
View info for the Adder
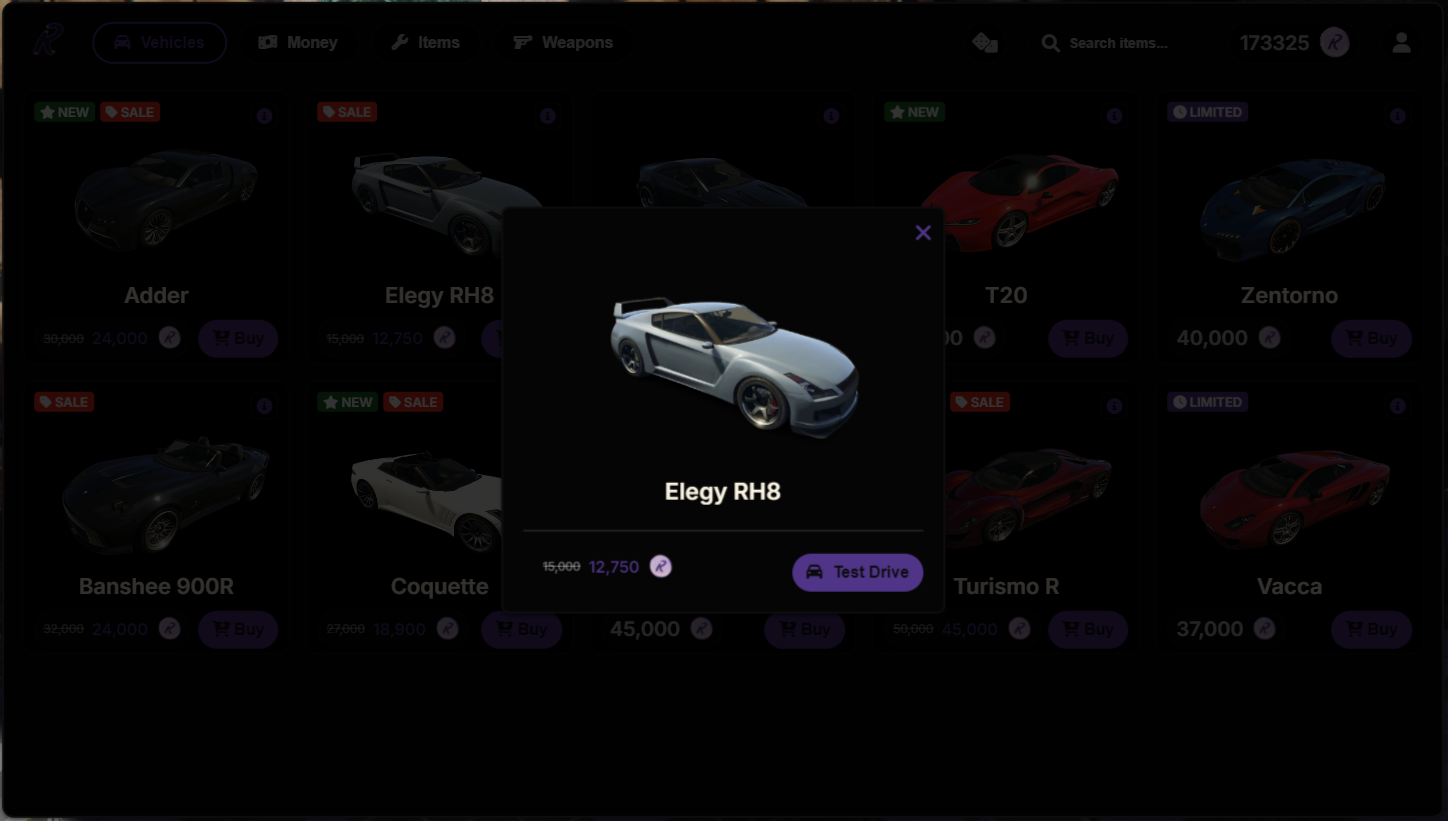click(x=264, y=116)
